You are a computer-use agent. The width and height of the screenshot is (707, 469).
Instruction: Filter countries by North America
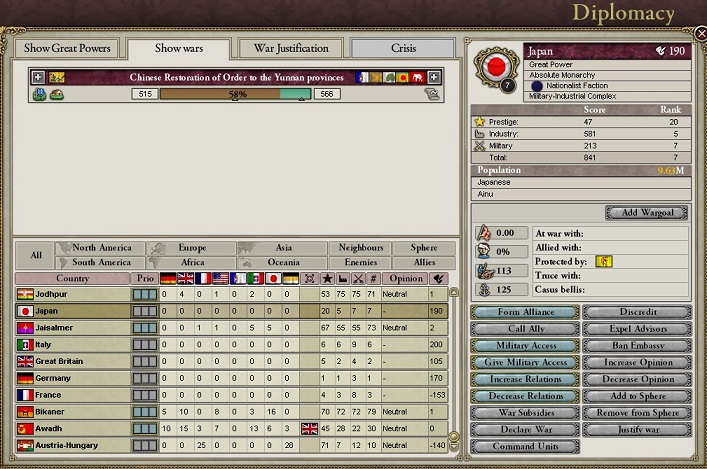click(102, 248)
